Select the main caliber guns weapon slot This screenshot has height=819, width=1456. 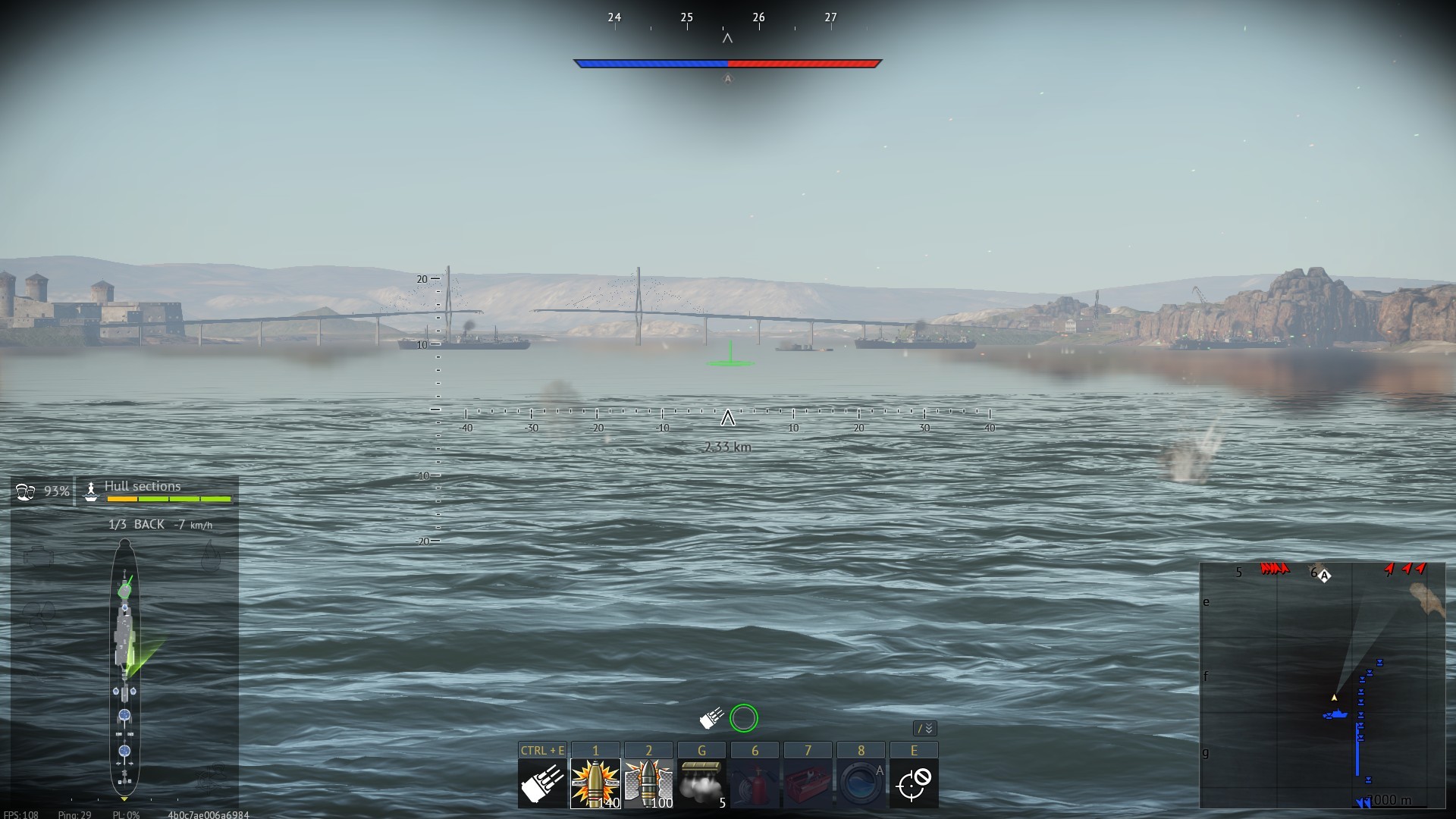click(x=542, y=783)
